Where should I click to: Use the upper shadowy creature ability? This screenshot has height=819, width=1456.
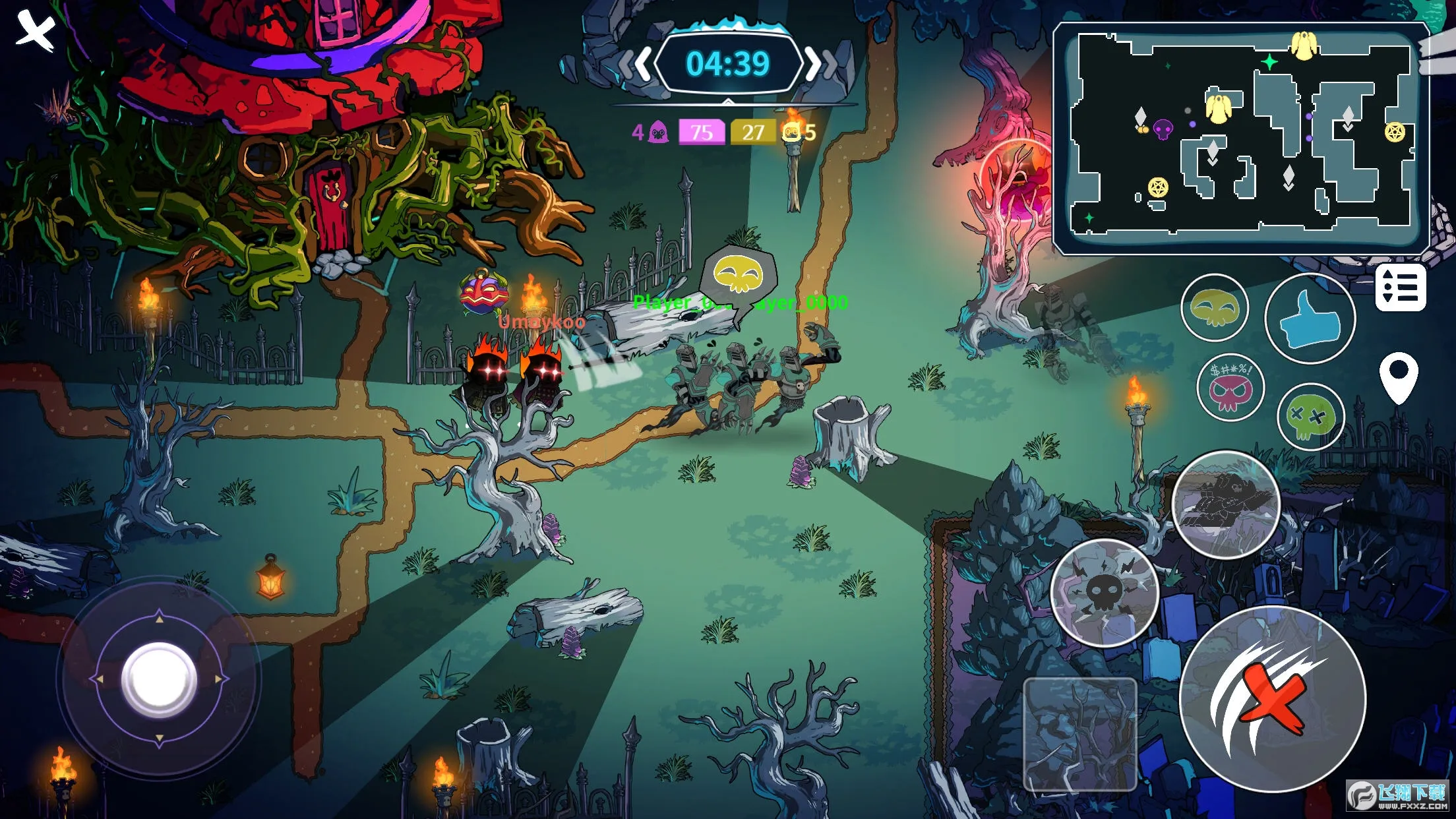click(1227, 504)
